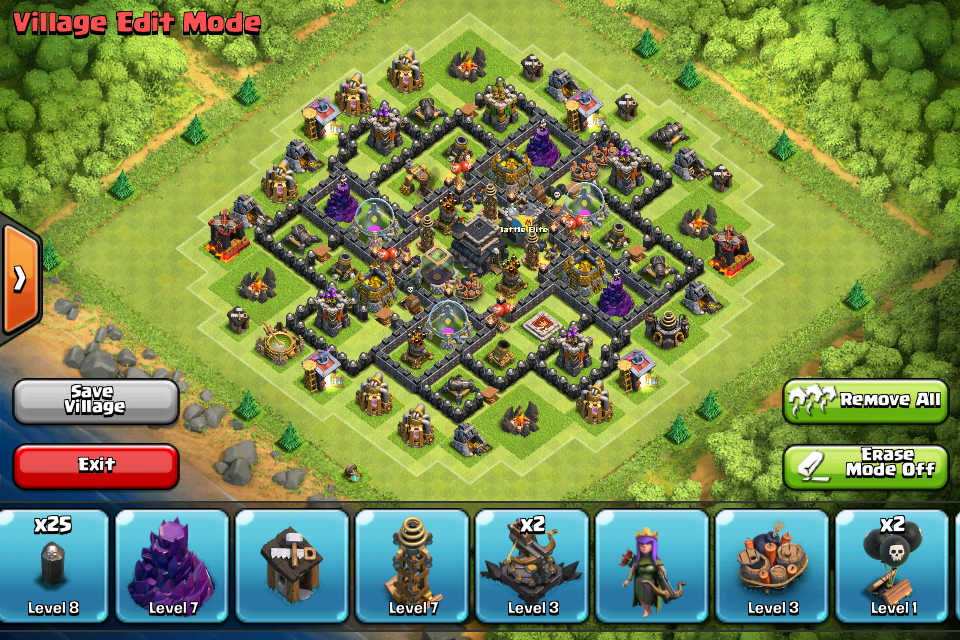Viewport: 960px width, 640px height.
Task: Choose the Level 3 bomb trap
Action: tap(772, 567)
